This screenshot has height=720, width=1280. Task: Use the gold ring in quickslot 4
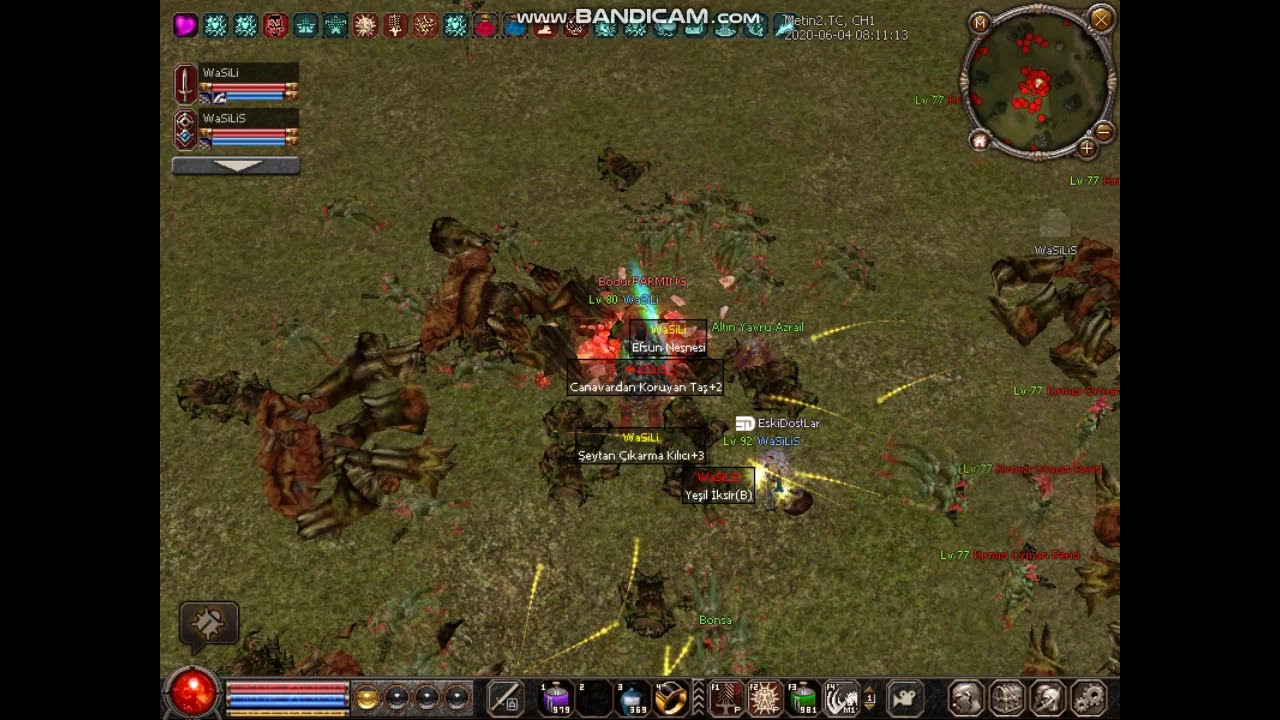pyautogui.click(x=670, y=698)
